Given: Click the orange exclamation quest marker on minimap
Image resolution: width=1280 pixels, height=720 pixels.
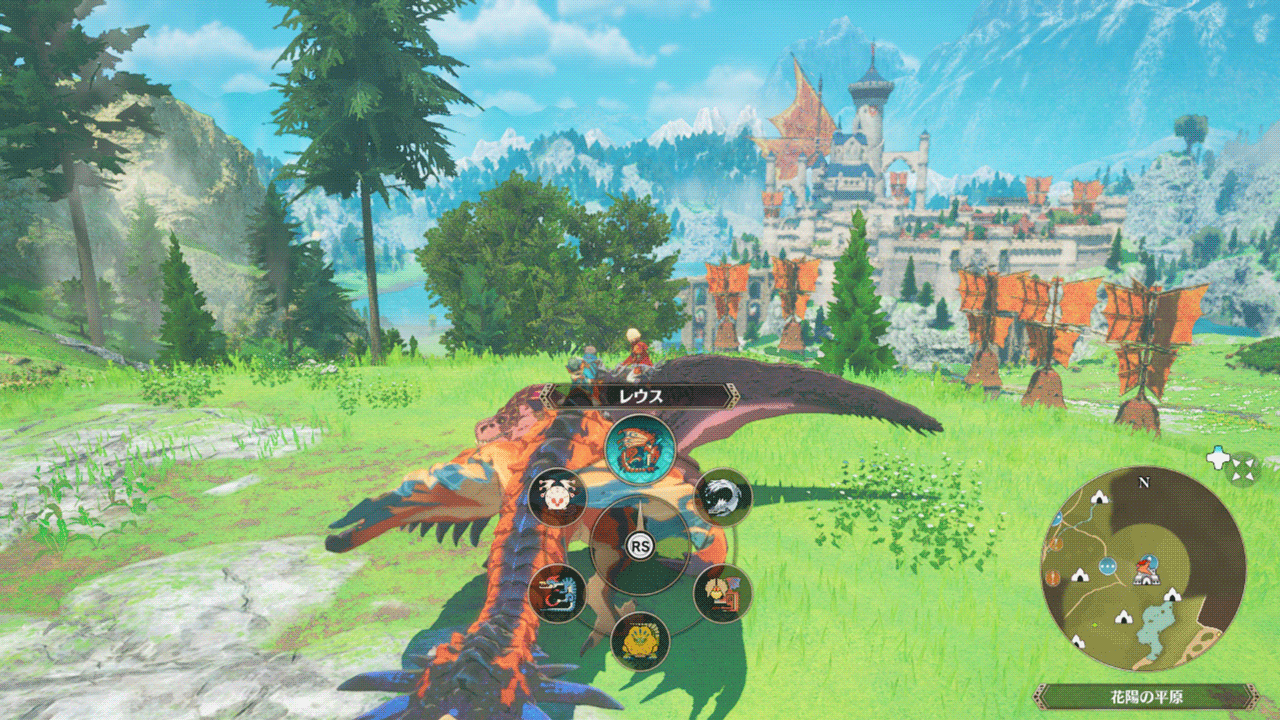Looking at the screenshot, I should point(1052,577).
